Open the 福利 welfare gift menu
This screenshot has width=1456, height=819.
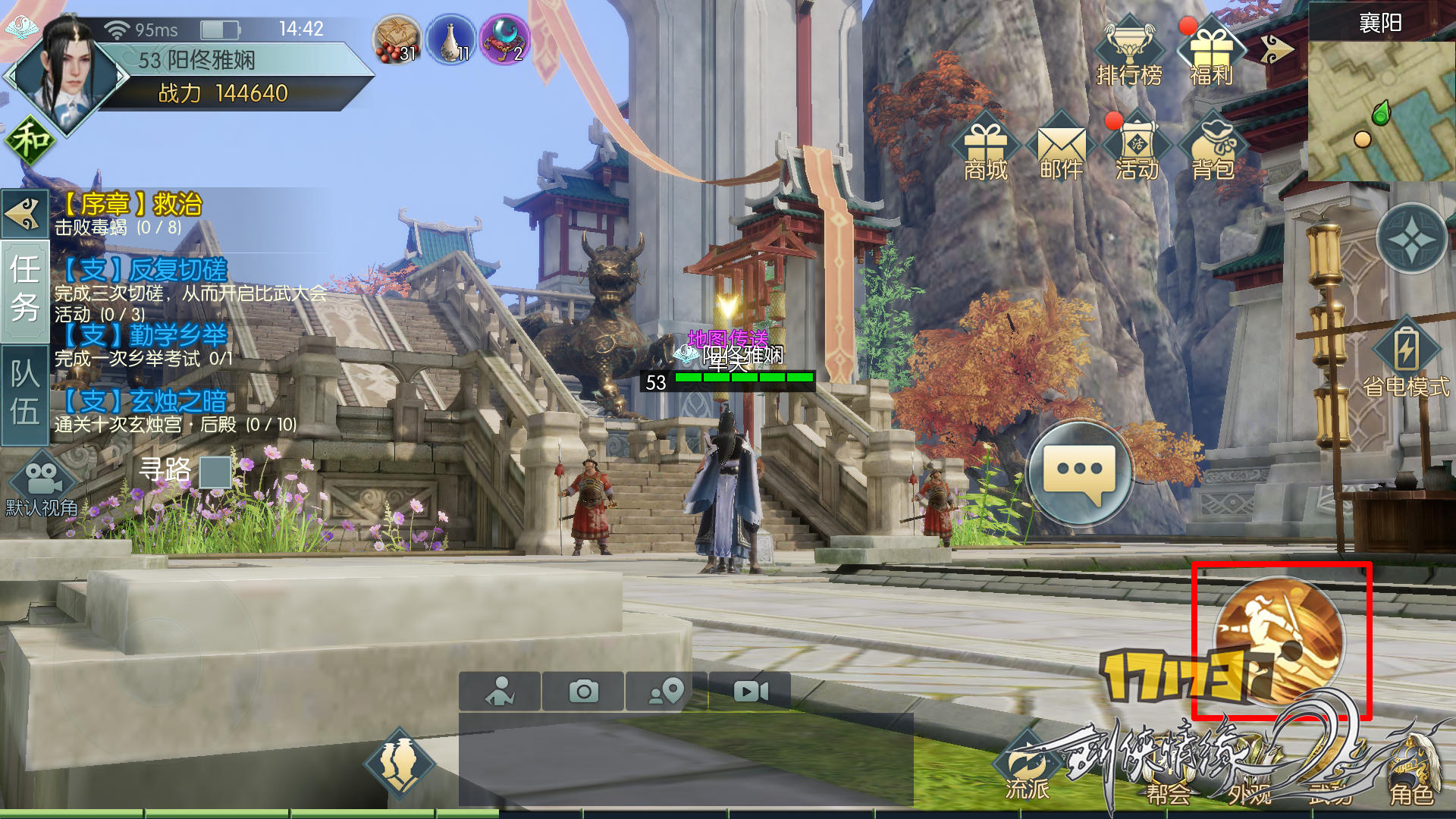point(1211,53)
